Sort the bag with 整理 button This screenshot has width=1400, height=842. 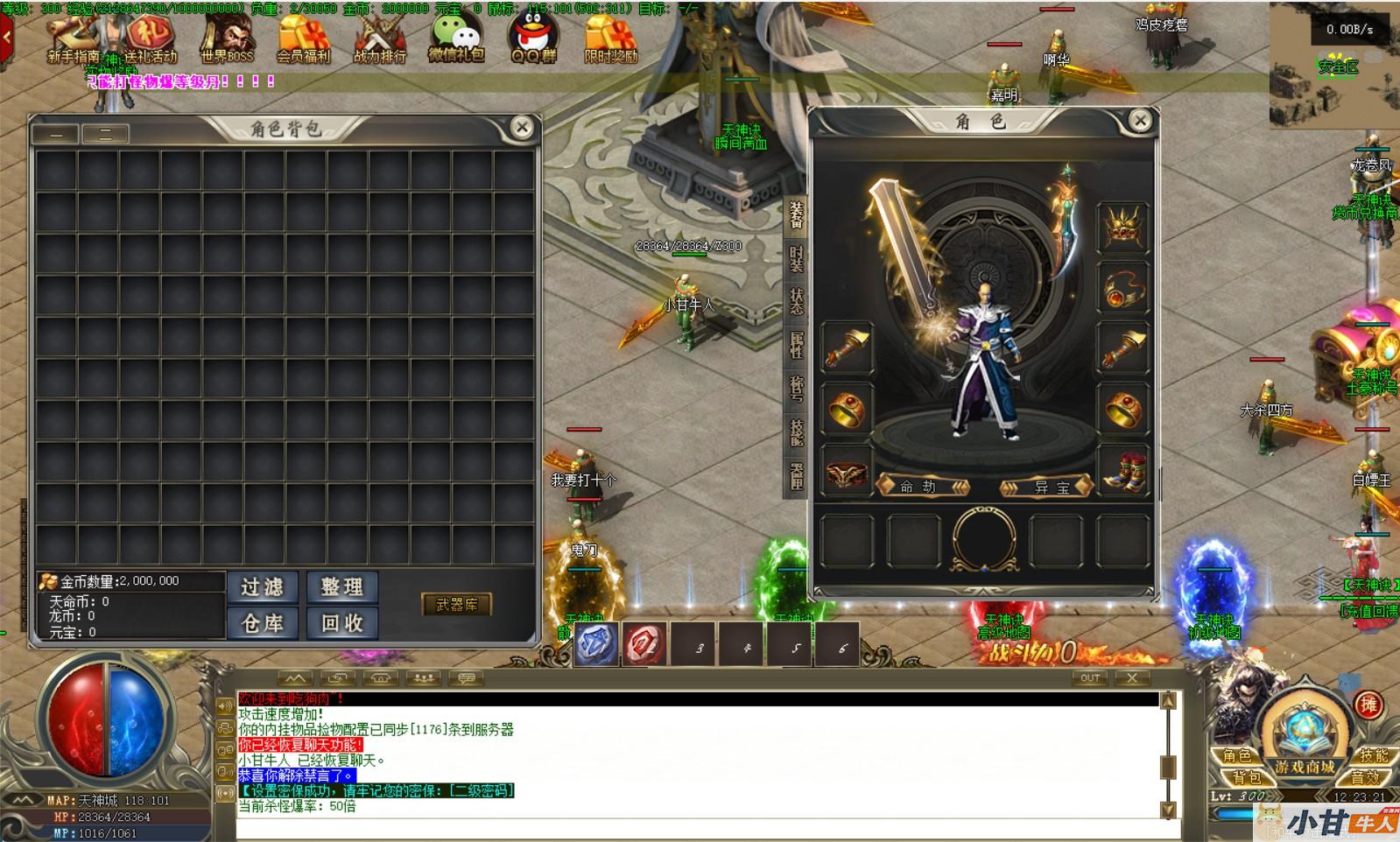(x=342, y=586)
